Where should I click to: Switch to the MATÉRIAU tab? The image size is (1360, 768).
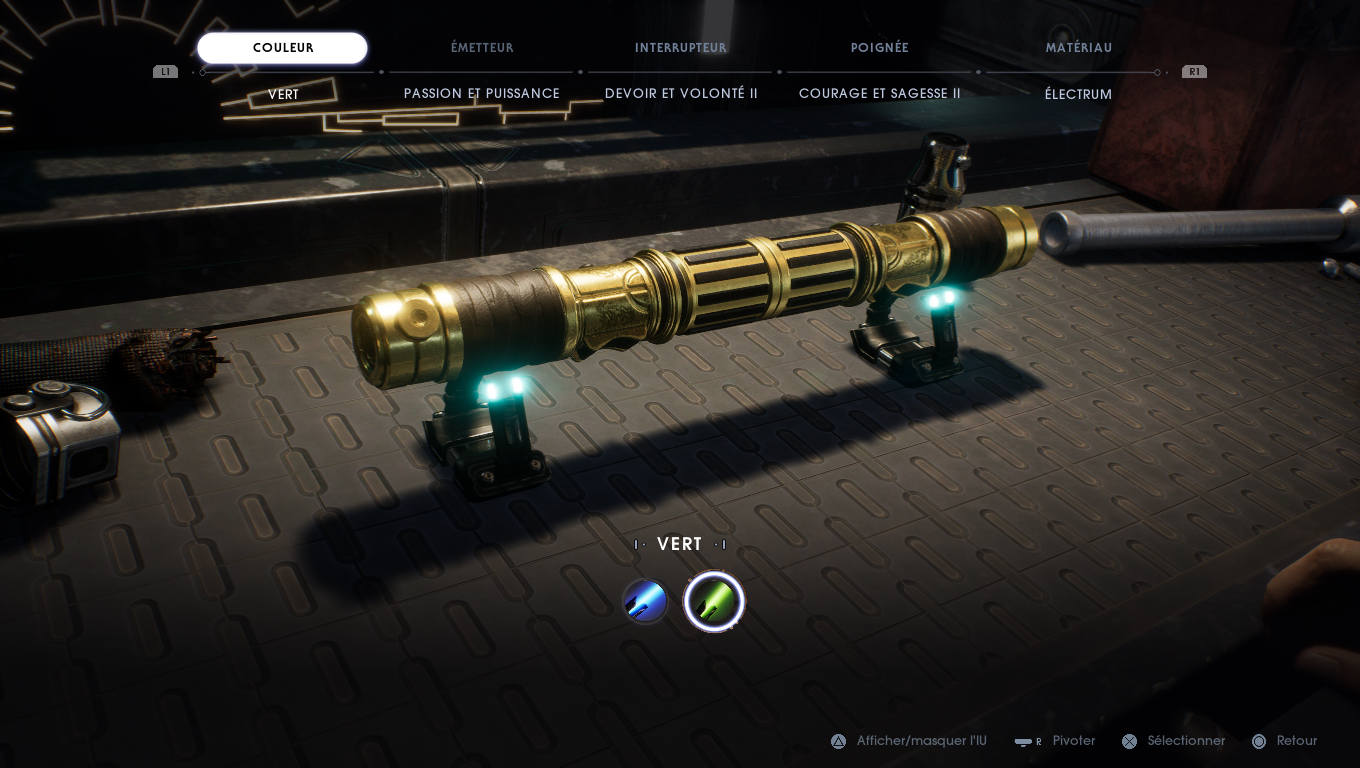(x=1079, y=47)
